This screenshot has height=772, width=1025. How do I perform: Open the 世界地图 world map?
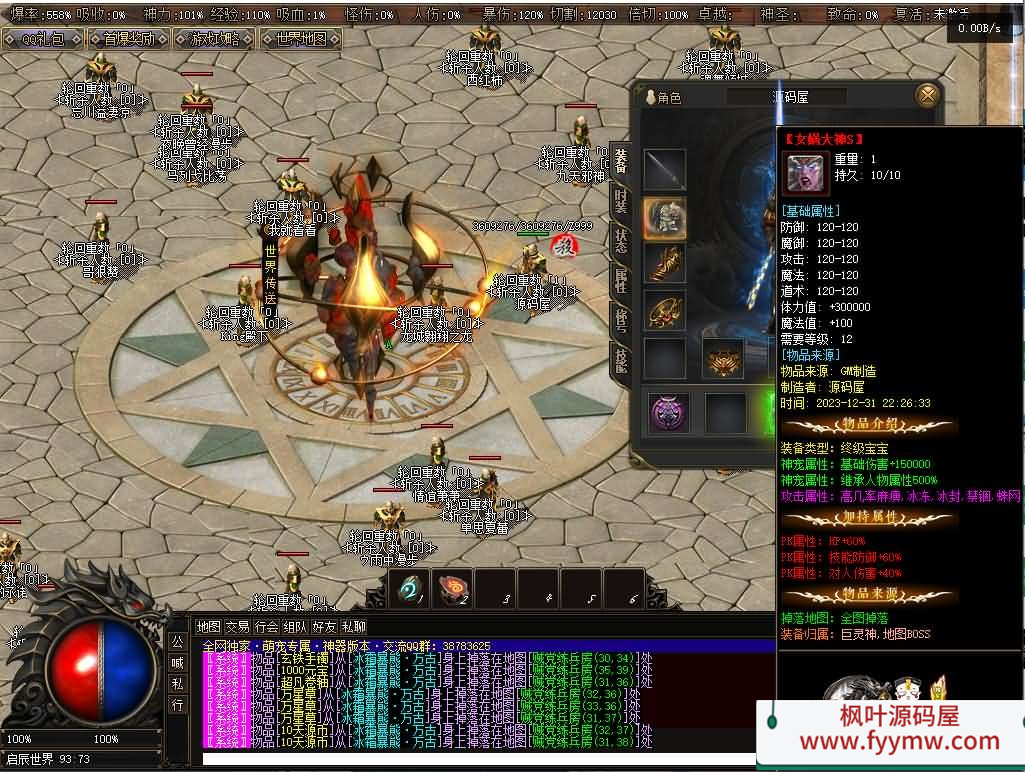(x=300, y=39)
